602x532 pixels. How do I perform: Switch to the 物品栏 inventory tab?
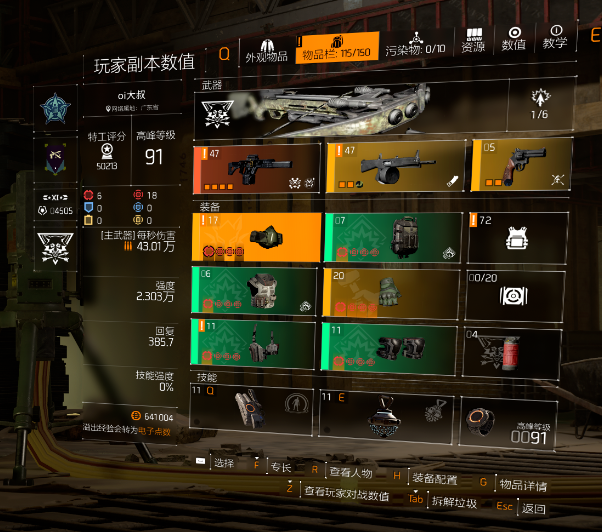click(338, 49)
